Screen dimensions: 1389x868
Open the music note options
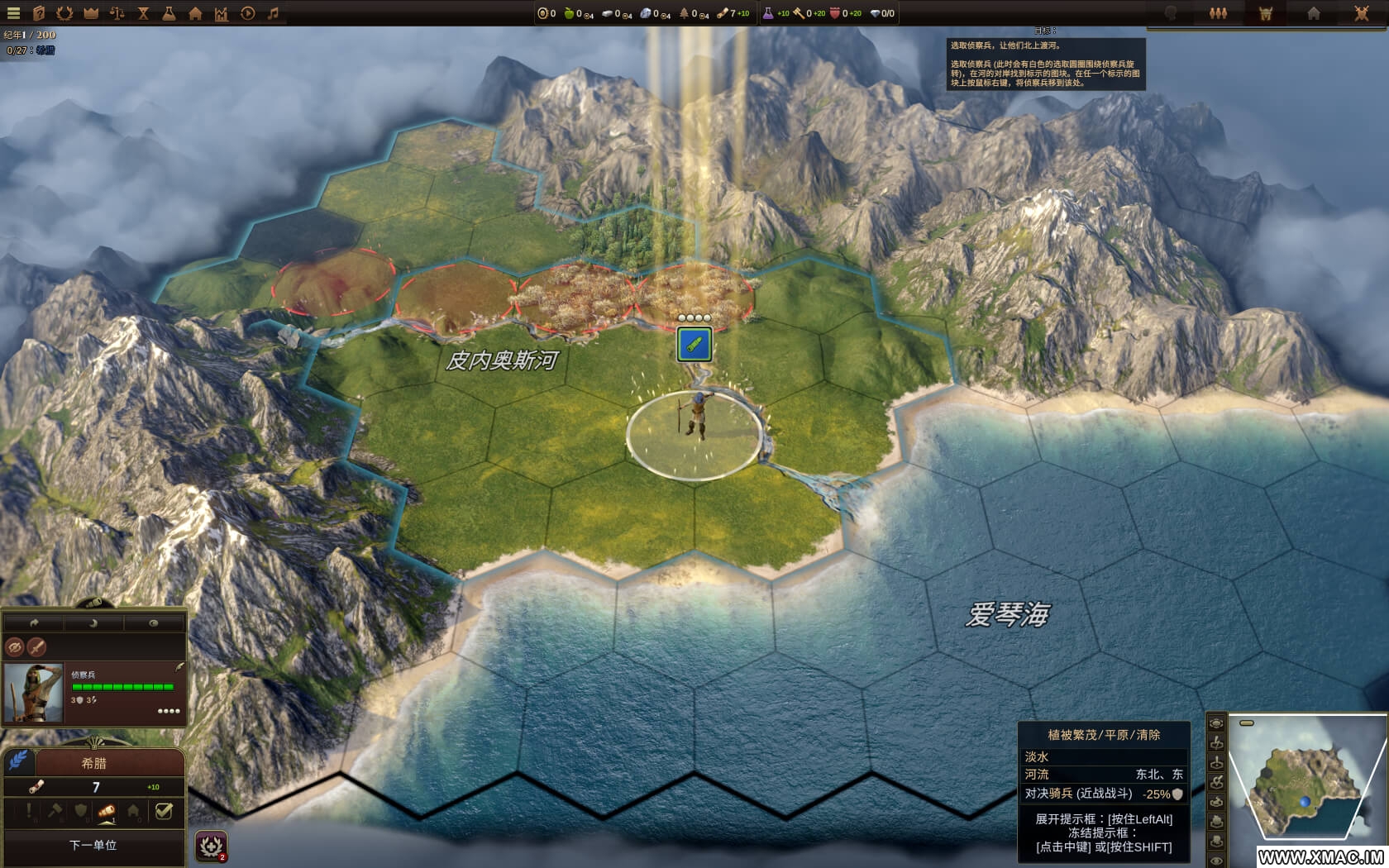pos(273,13)
